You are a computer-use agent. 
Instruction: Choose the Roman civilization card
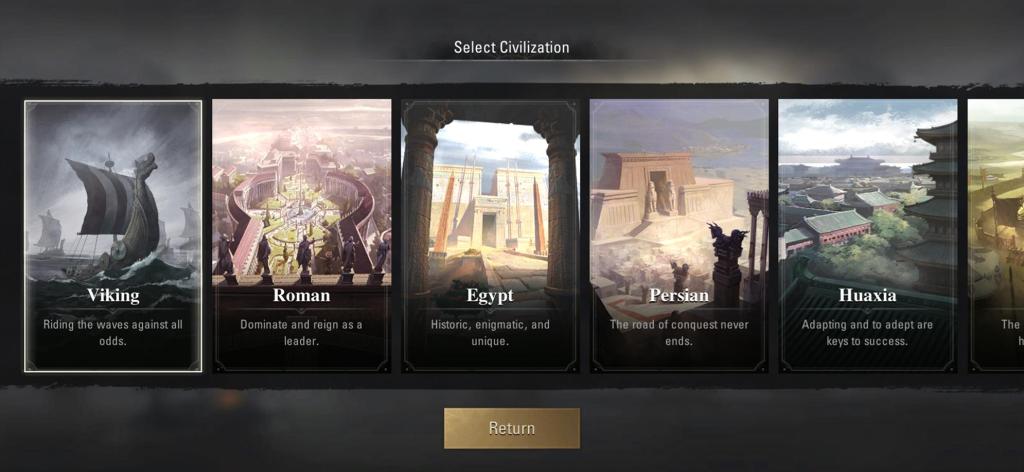click(302, 235)
